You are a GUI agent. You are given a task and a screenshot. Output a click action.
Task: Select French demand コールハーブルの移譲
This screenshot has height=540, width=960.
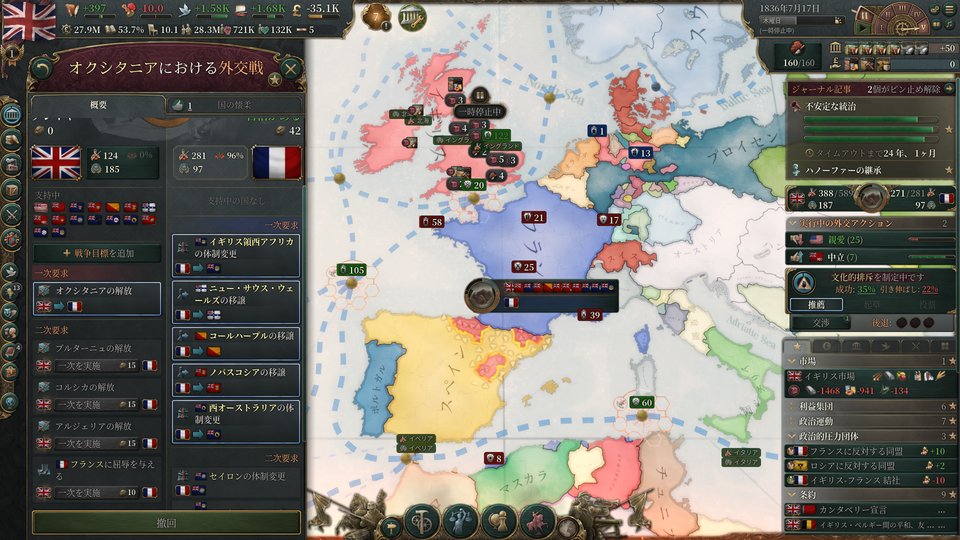pos(236,340)
